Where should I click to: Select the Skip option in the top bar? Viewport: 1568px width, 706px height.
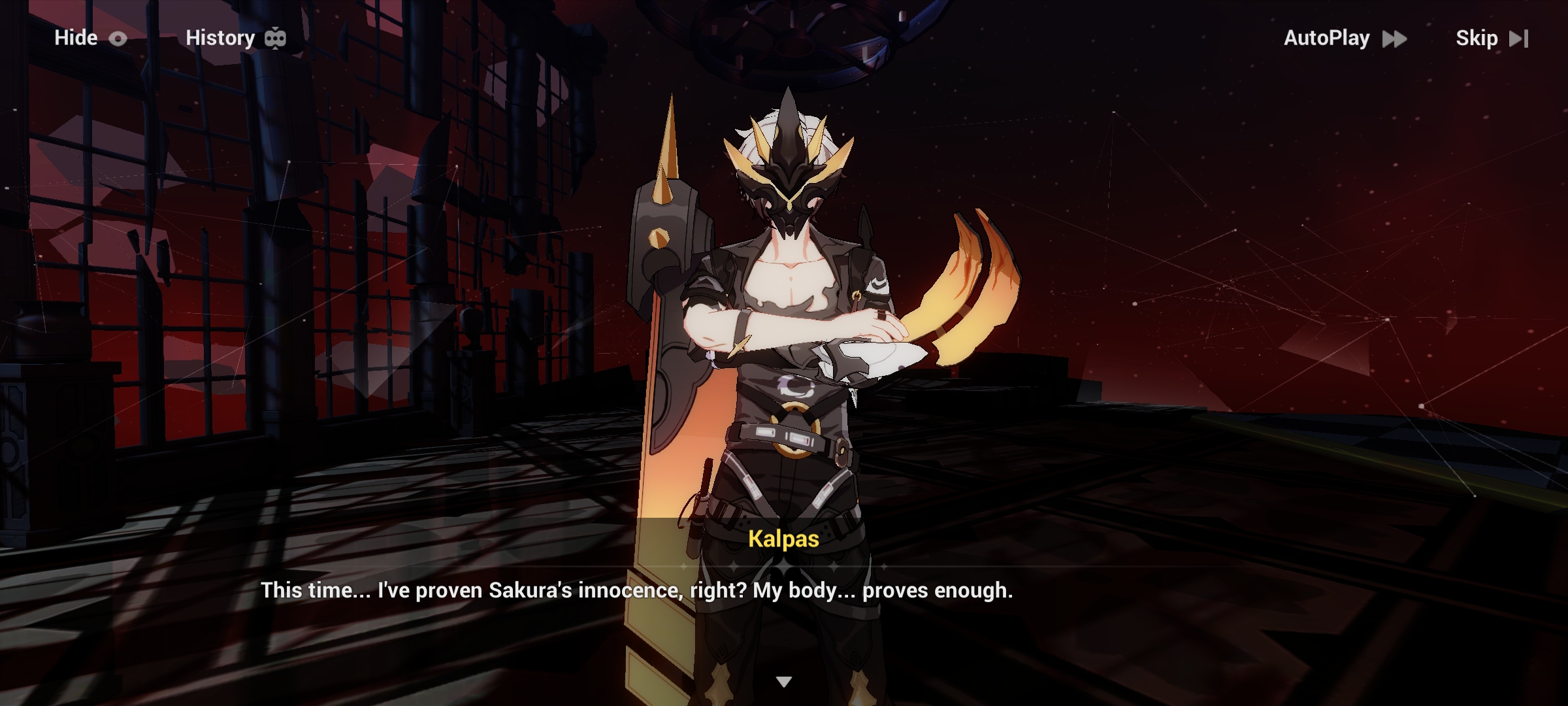[1478, 38]
